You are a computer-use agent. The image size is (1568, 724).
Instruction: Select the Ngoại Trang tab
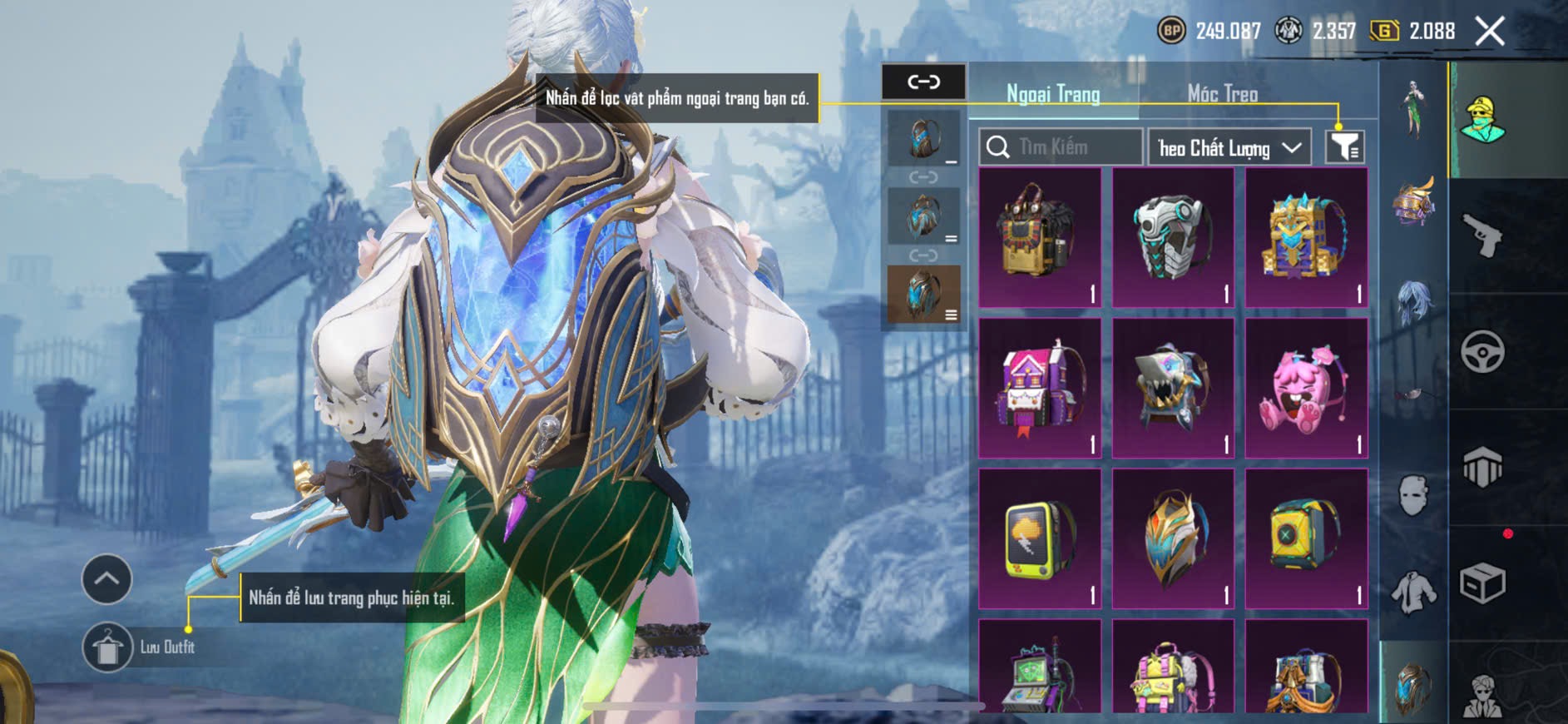[1053, 93]
